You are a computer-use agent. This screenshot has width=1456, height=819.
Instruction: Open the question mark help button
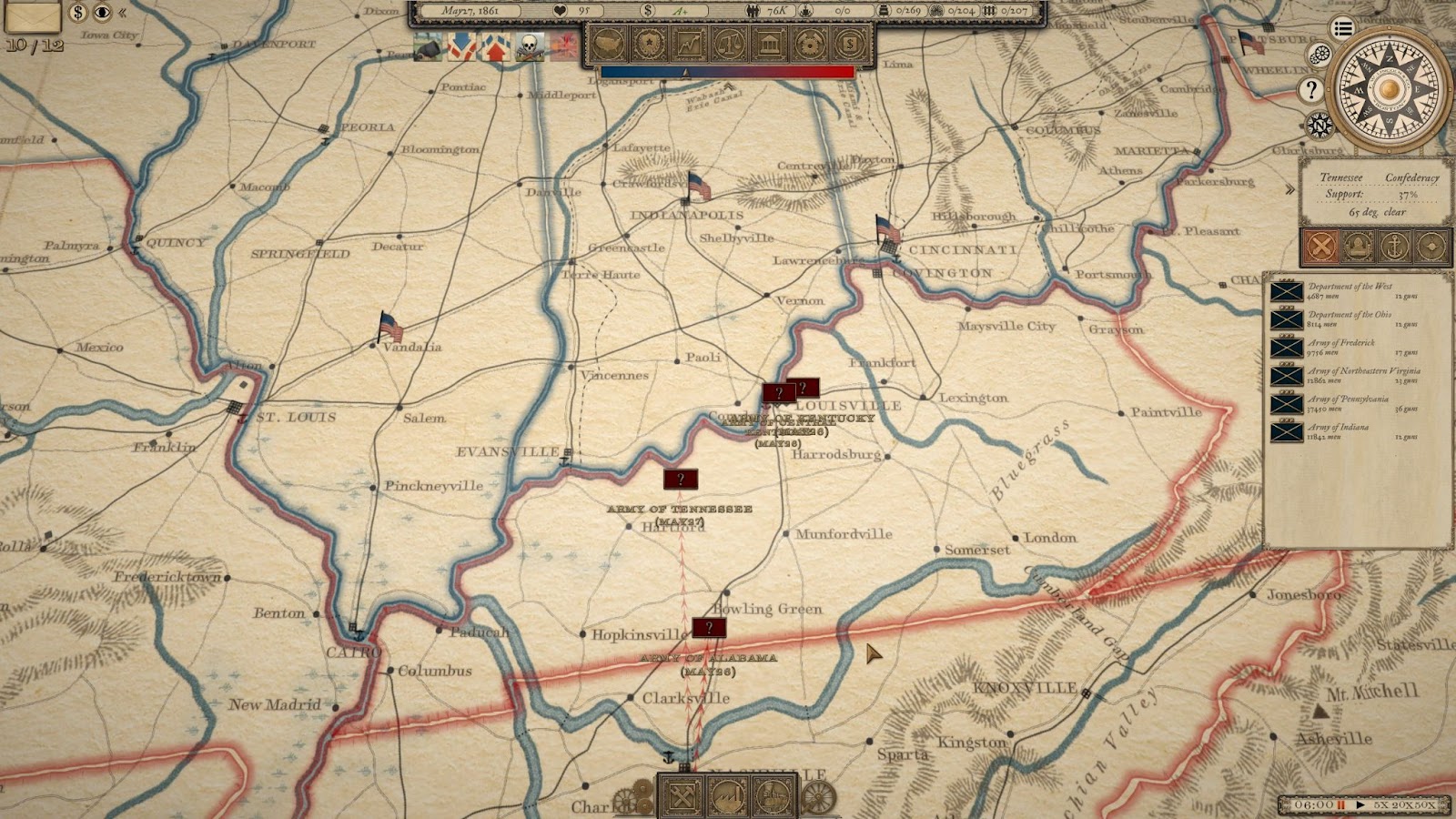[x=1310, y=89]
